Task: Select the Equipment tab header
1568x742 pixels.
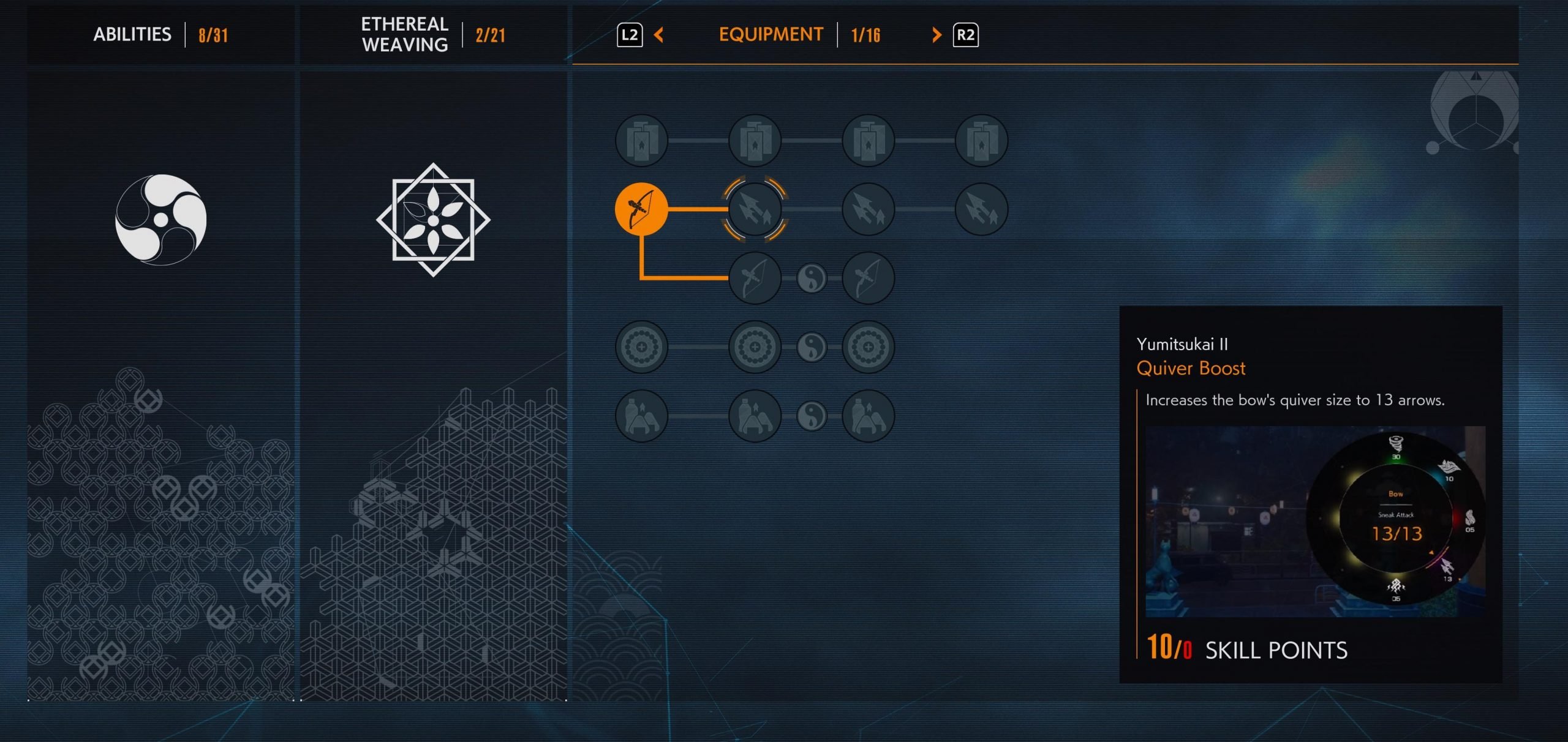Action: 771,34
